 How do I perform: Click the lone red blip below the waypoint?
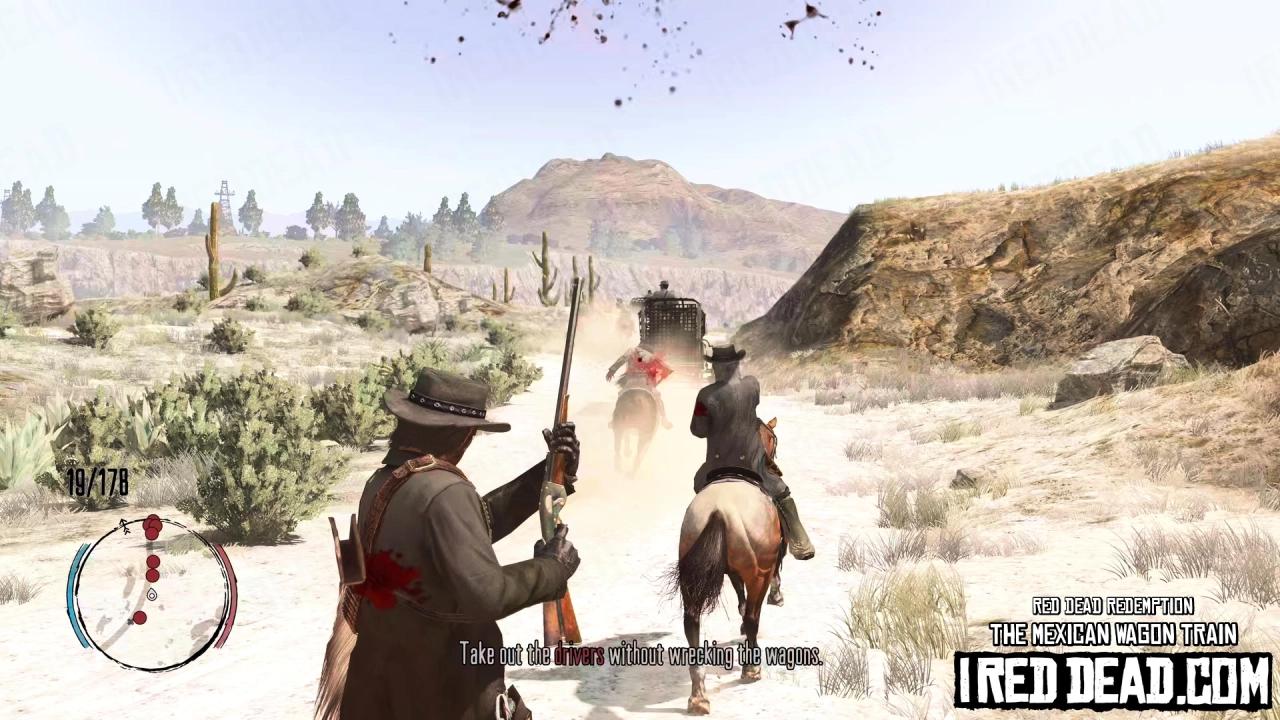point(141,617)
